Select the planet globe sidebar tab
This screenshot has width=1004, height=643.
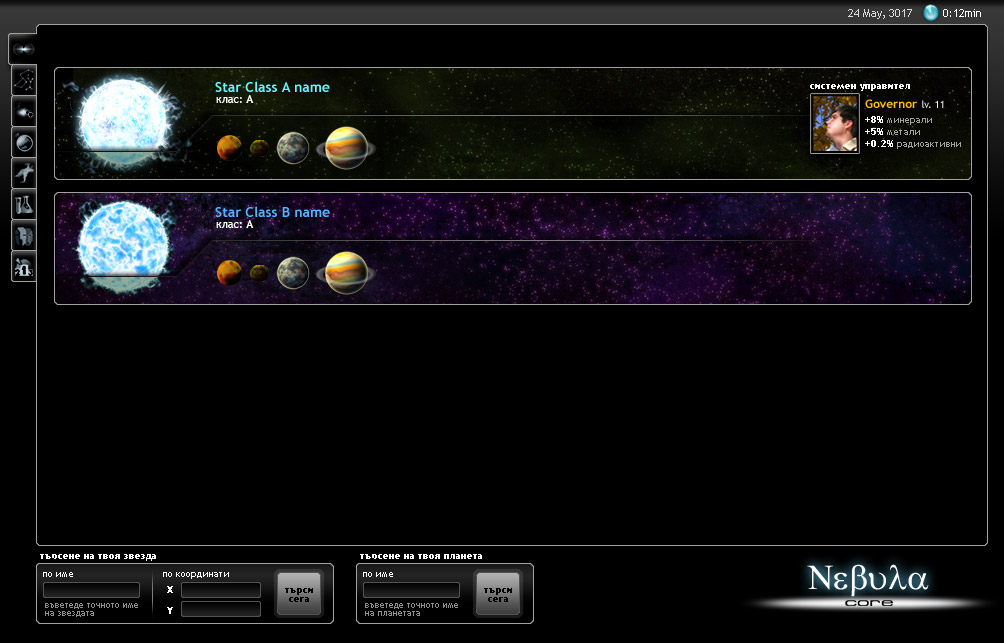(23, 142)
